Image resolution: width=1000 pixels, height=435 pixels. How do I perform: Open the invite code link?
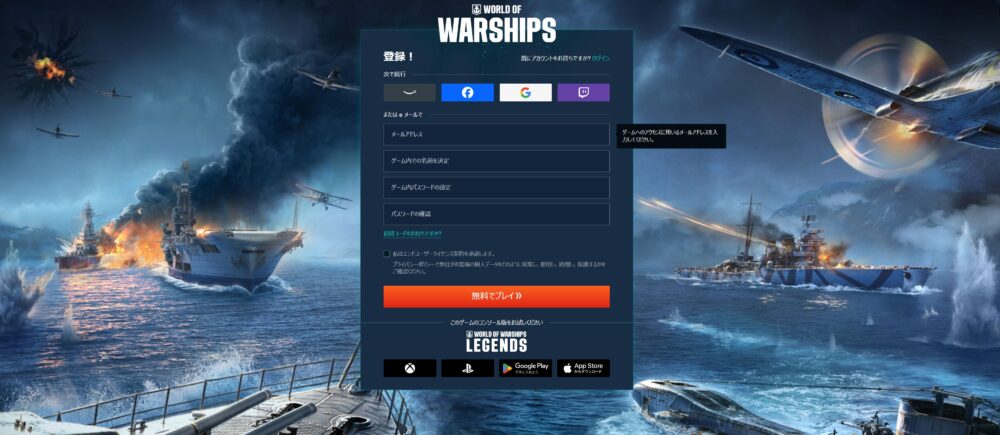point(410,235)
